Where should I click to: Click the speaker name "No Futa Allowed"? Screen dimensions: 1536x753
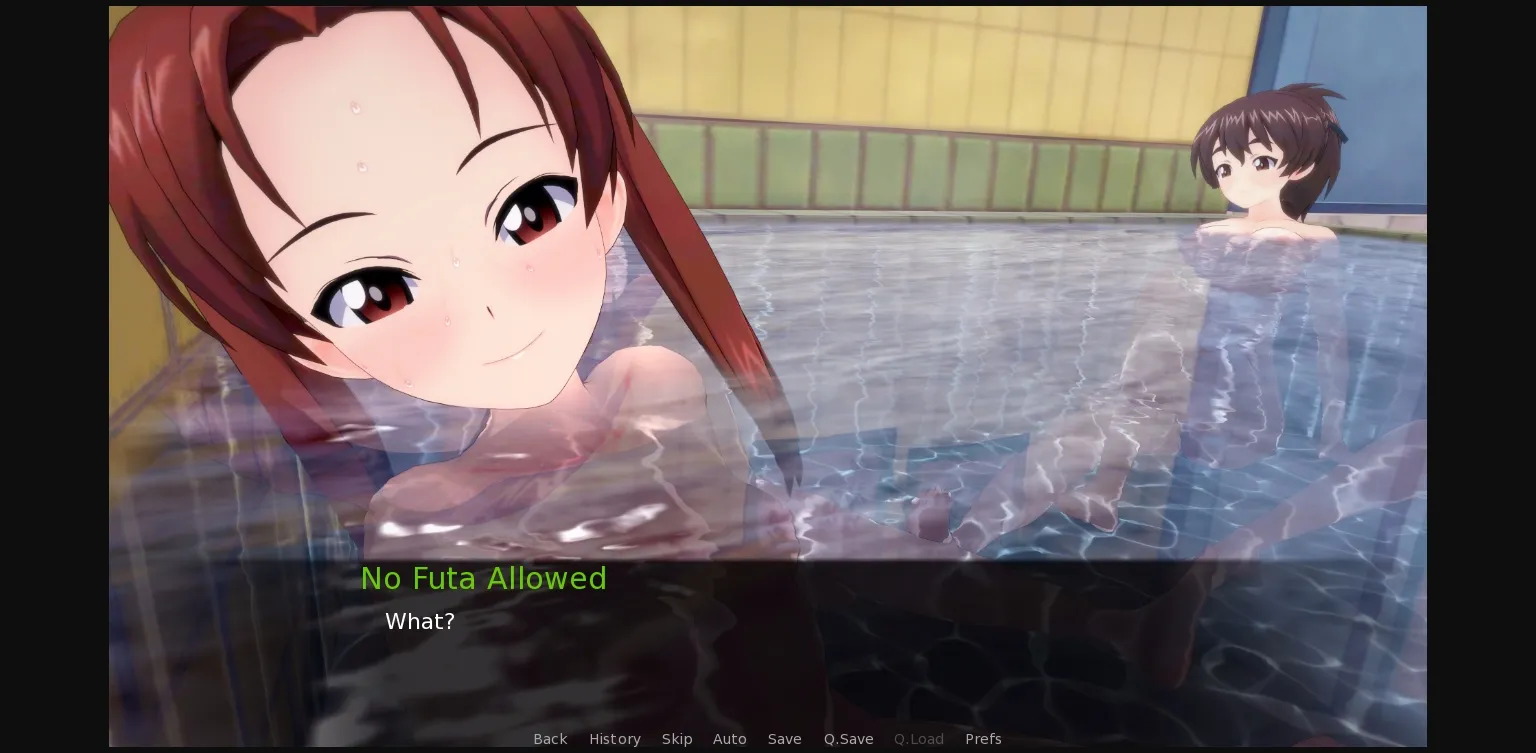tap(484, 578)
